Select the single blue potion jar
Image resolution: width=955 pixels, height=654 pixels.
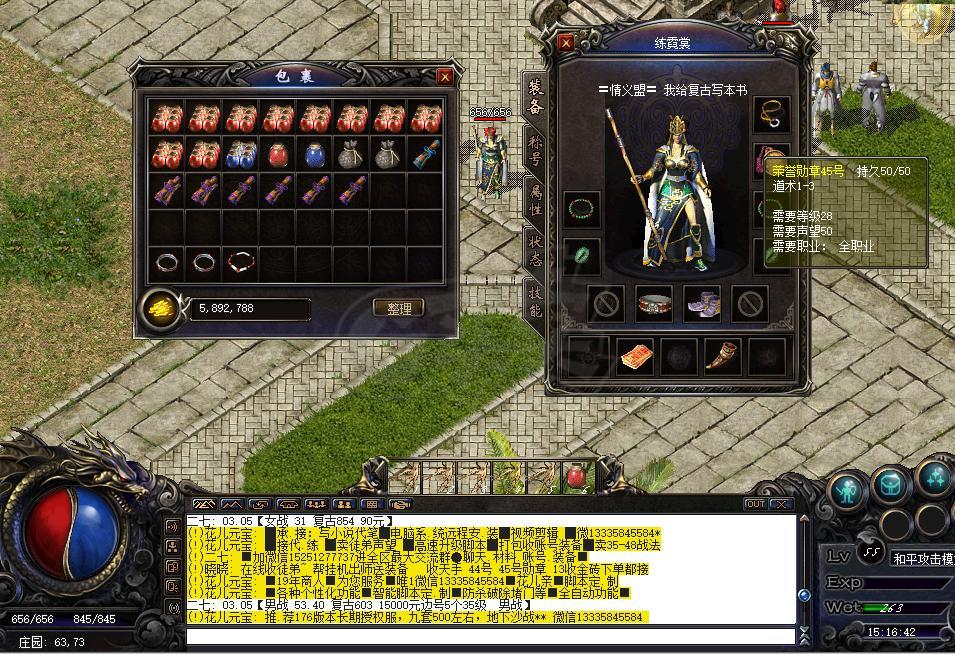[314, 154]
